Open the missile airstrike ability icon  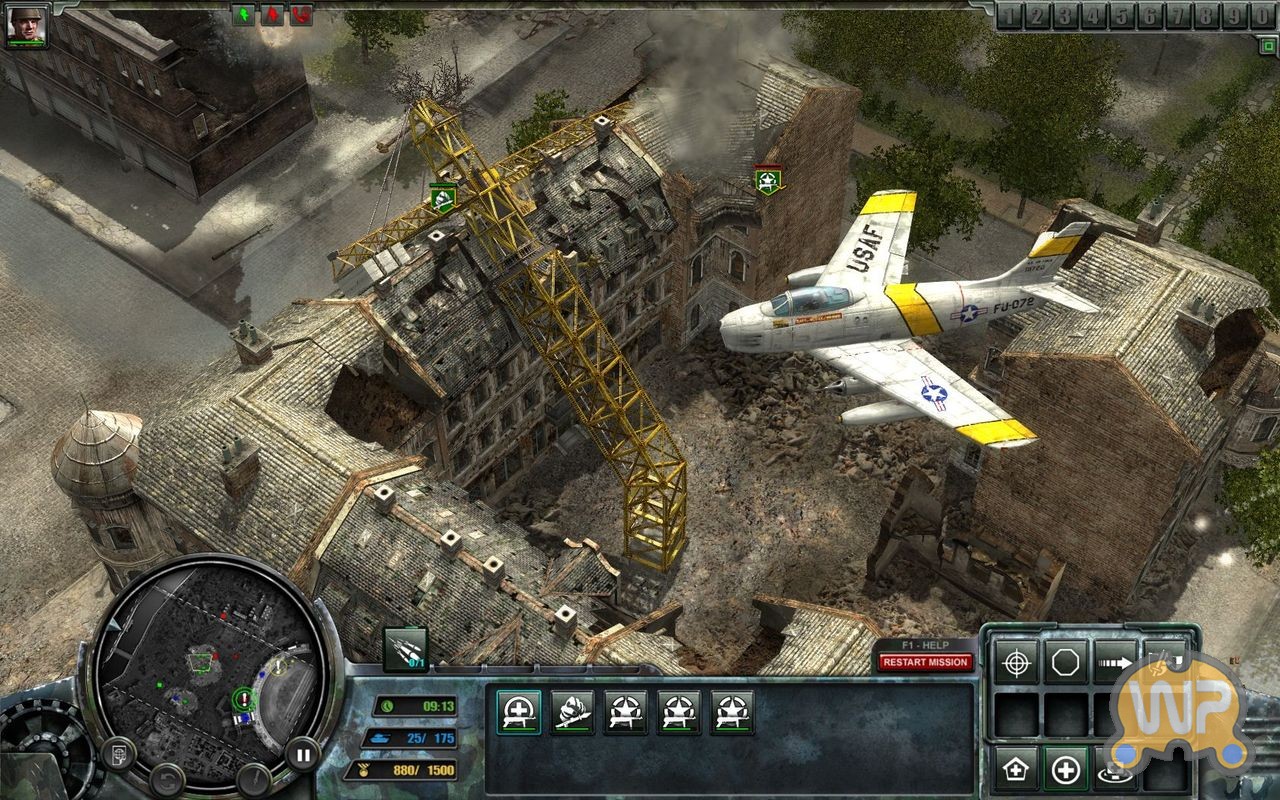[405, 649]
